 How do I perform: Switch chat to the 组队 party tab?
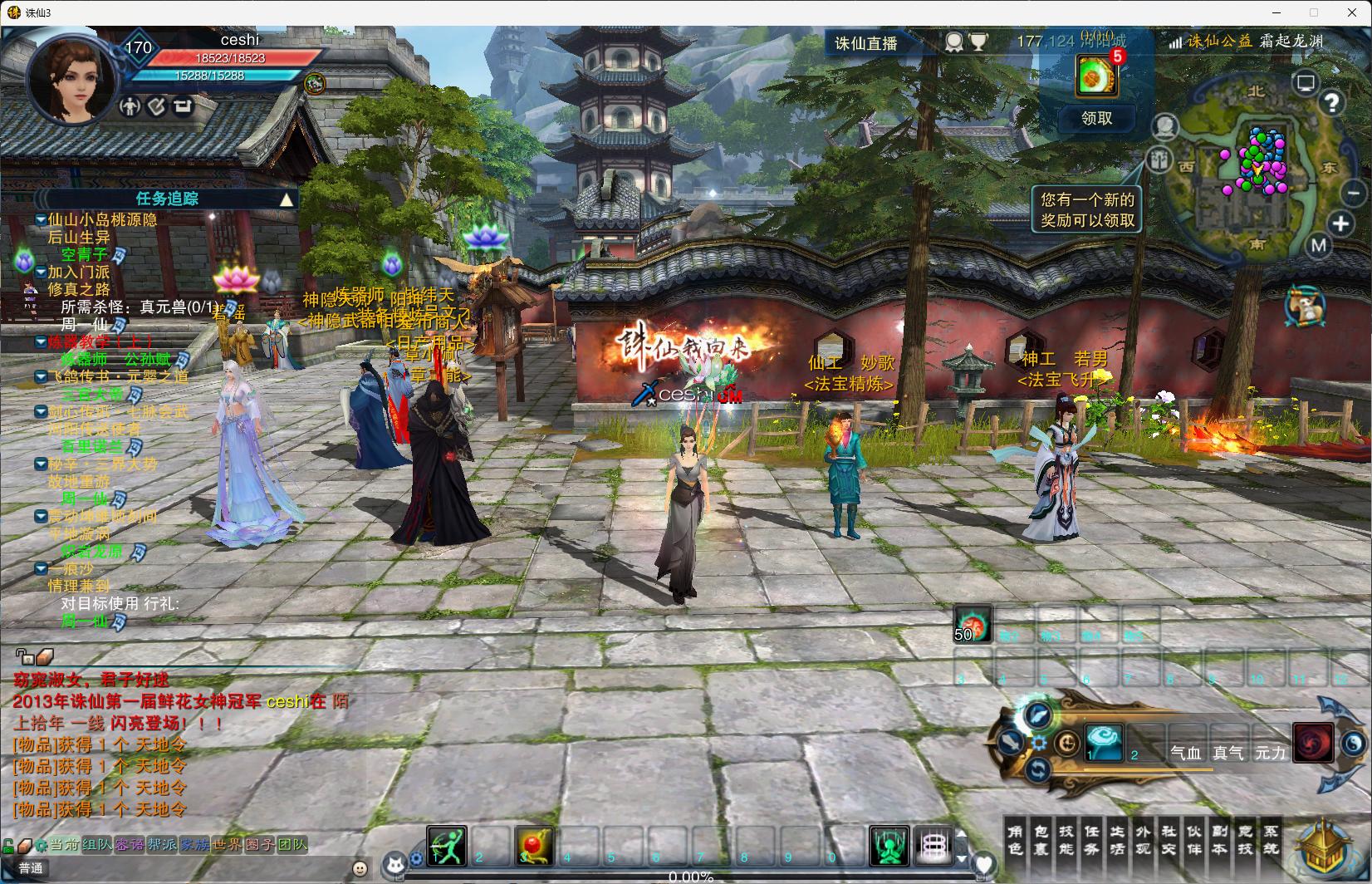[96, 845]
